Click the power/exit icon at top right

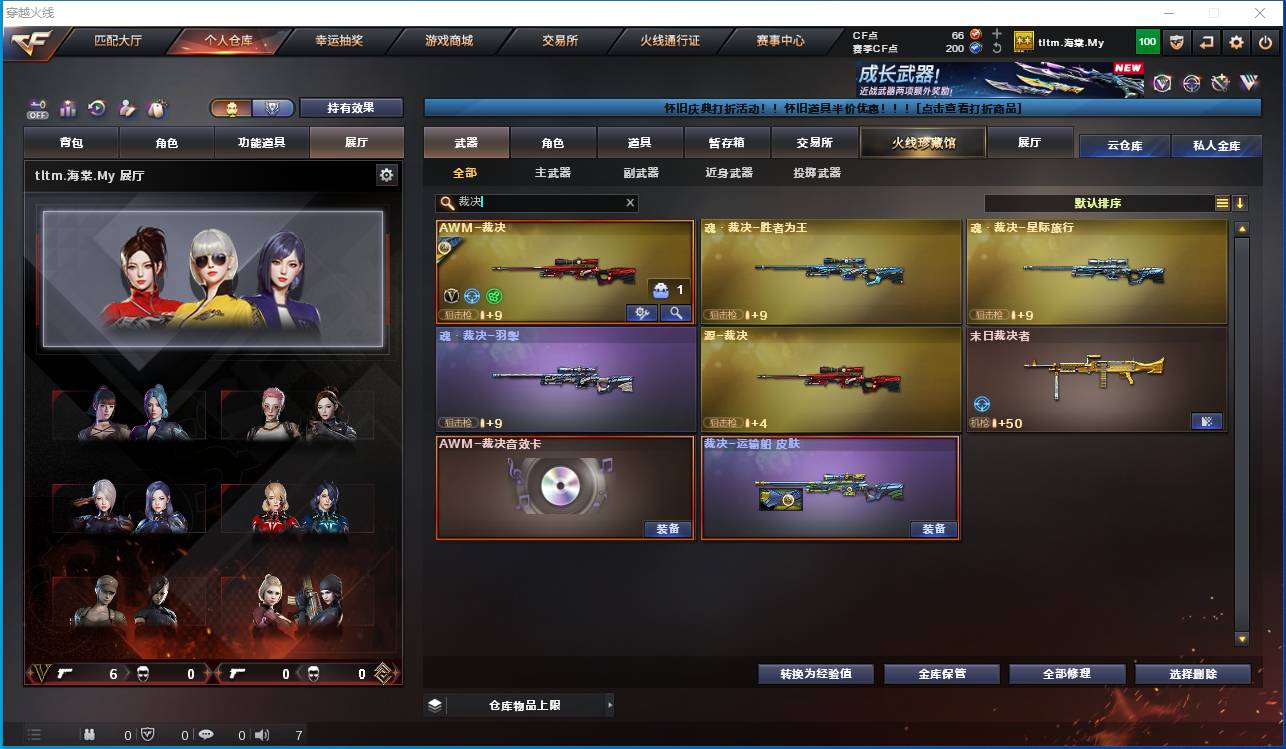1264,43
